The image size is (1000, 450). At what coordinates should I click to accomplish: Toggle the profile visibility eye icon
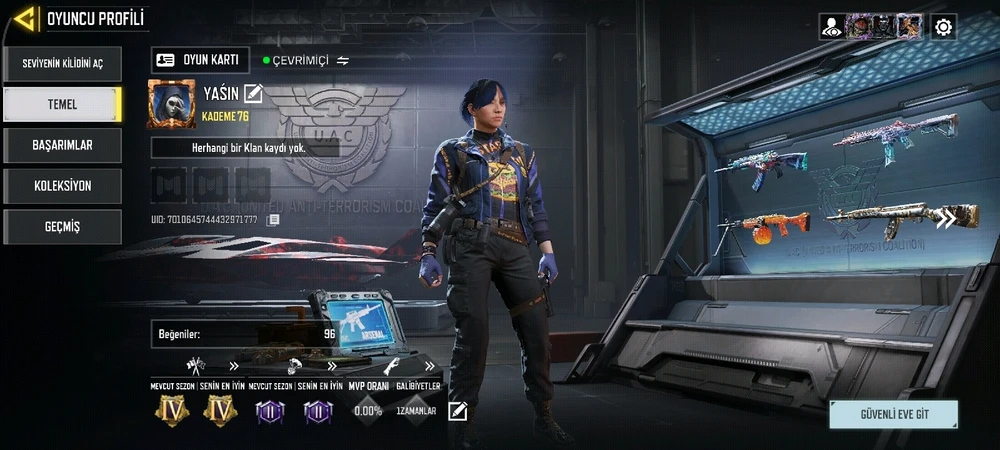(831, 27)
